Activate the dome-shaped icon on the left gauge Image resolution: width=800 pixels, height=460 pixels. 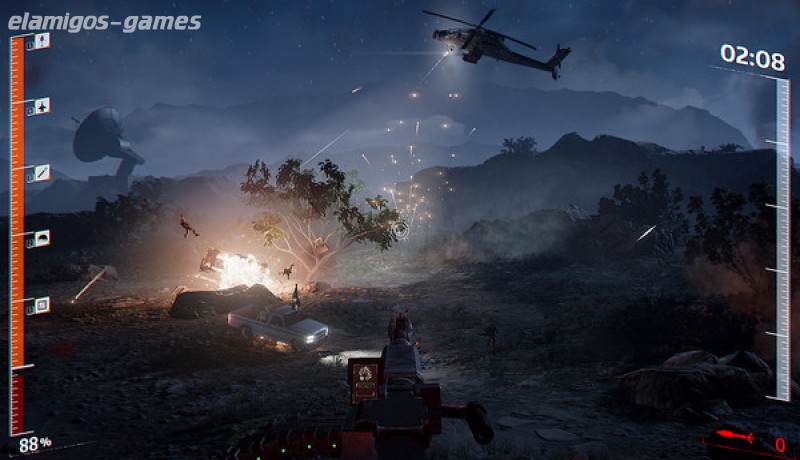42,238
